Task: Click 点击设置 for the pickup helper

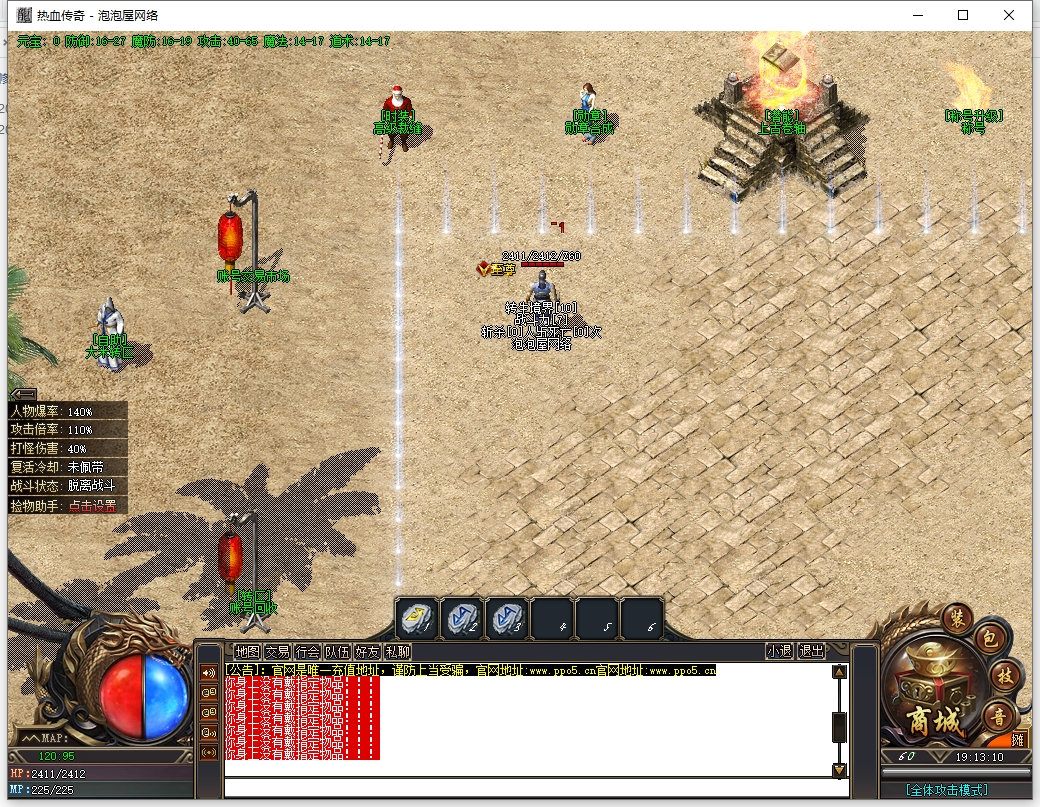Action: point(92,506)
